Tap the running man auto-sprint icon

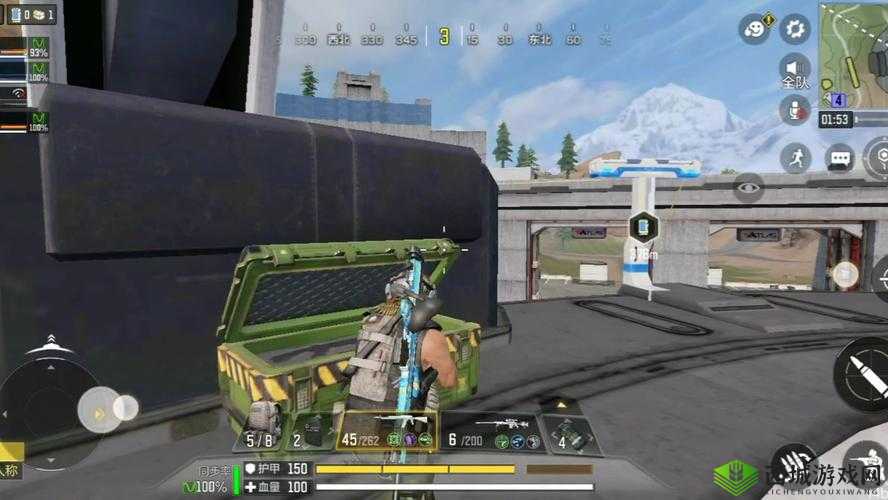(x=796, y=158)
